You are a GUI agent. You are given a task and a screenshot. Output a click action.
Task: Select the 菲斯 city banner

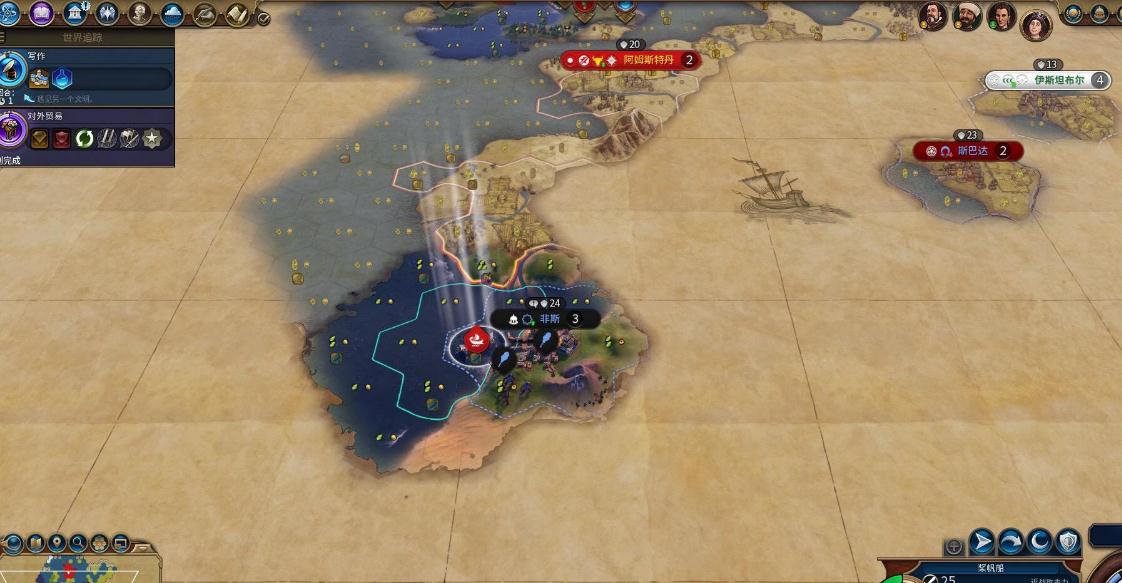tap(550, 319)
